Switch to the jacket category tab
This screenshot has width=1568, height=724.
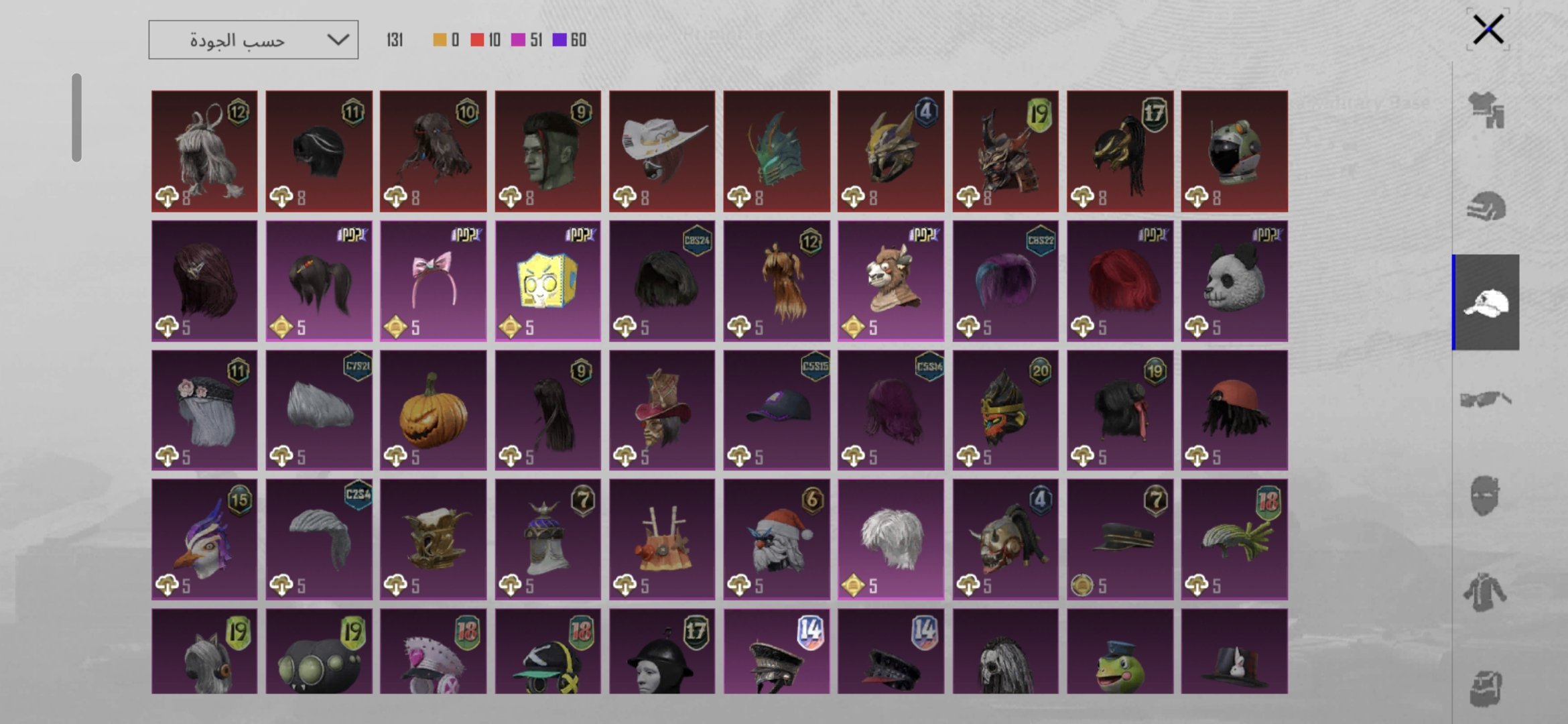pyautogui.click(x=1486, y=593)
